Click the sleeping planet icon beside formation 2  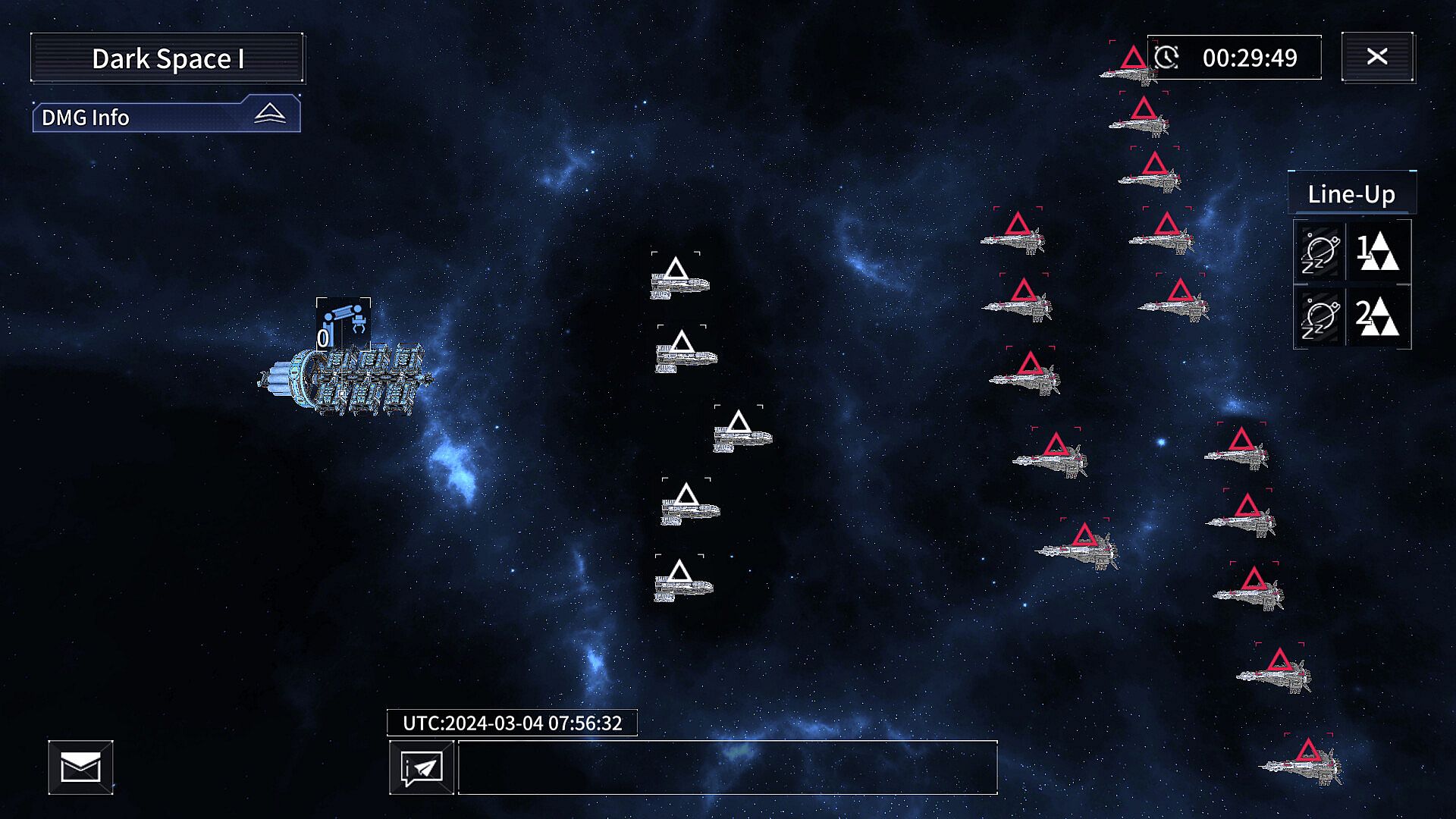tap(1319, 318)
